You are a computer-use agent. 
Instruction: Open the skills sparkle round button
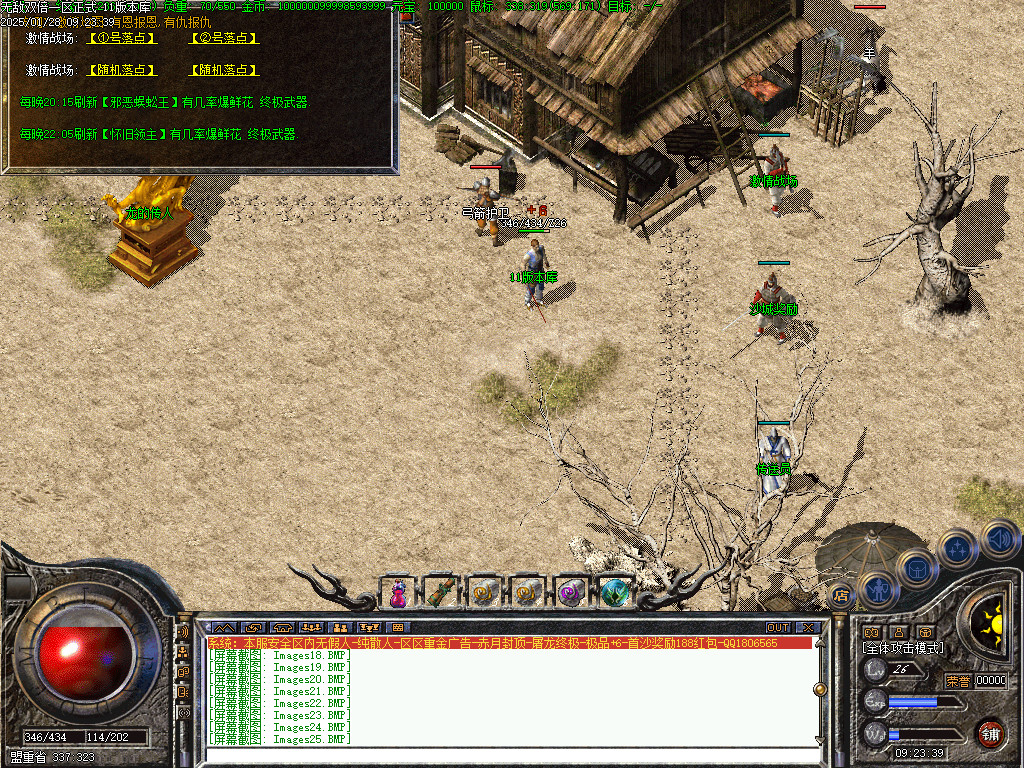(957, 548)
